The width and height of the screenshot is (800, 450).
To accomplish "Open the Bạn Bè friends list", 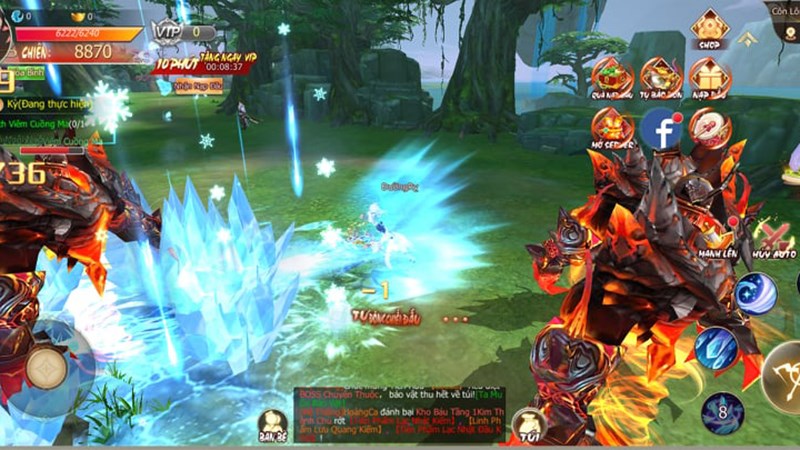I will pyautogui.click(x=272, y=424).
